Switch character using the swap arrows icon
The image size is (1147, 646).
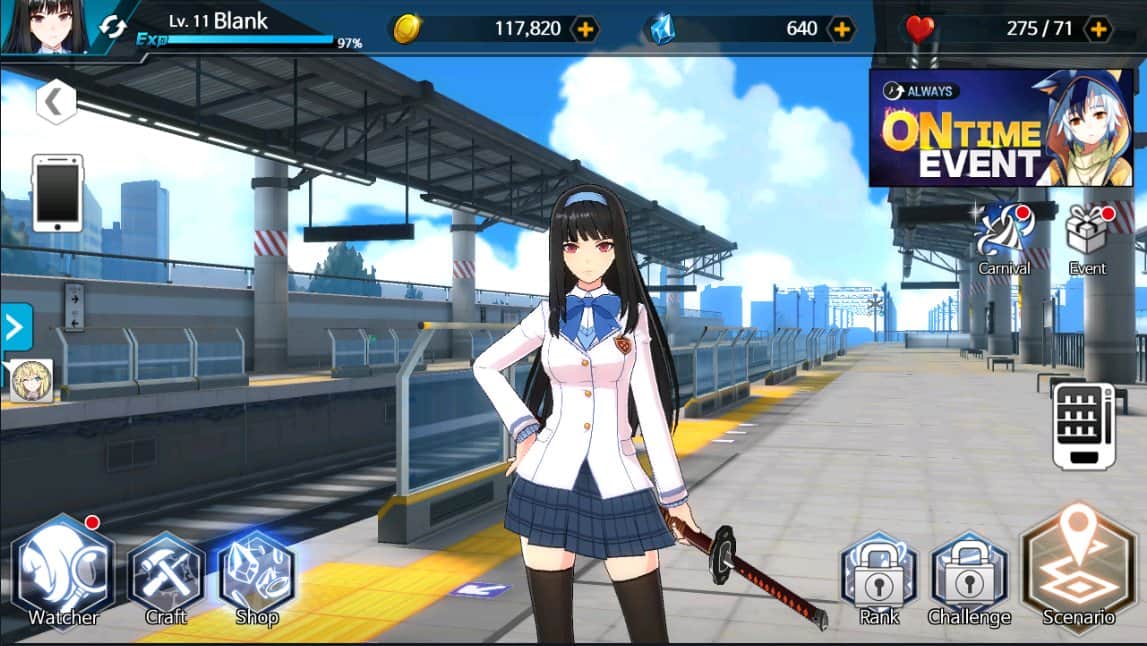point(112,27)
